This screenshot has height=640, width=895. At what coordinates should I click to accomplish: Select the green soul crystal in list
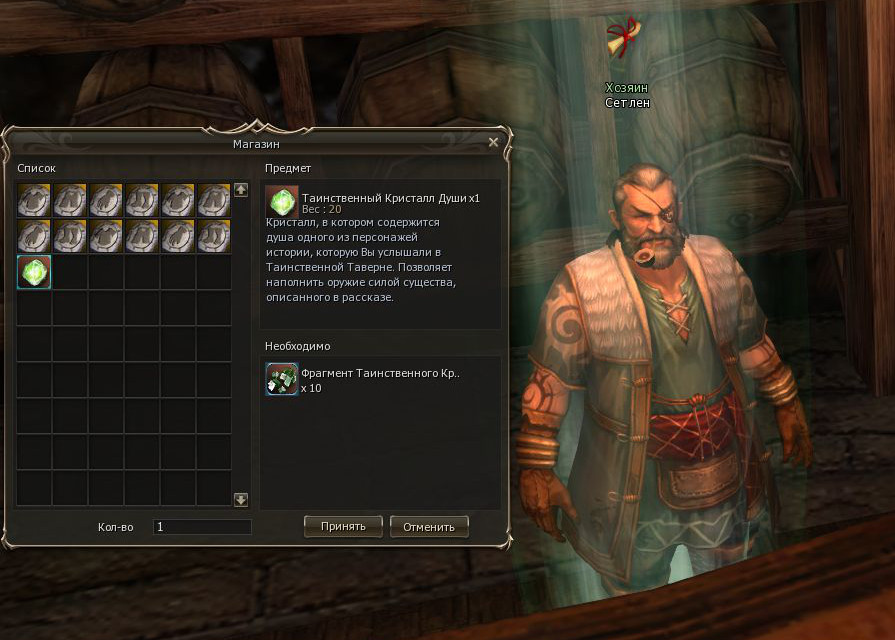point(35,273)
